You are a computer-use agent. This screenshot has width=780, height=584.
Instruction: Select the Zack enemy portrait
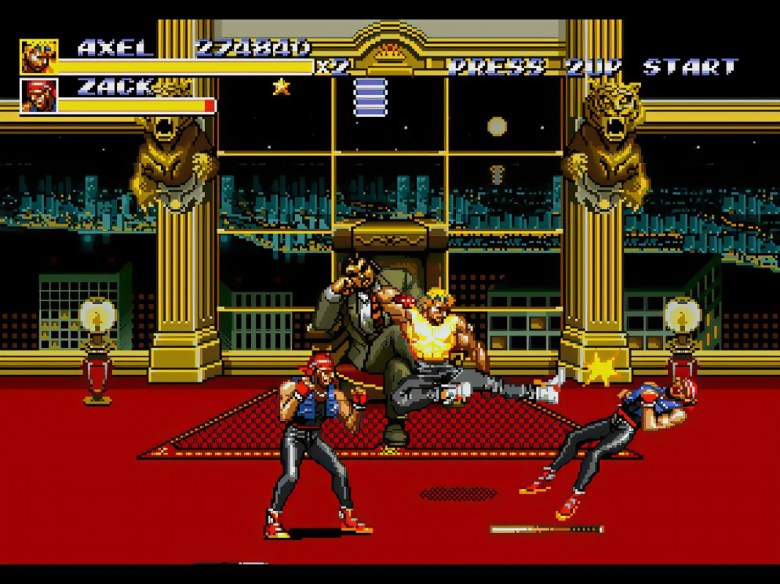38,95
